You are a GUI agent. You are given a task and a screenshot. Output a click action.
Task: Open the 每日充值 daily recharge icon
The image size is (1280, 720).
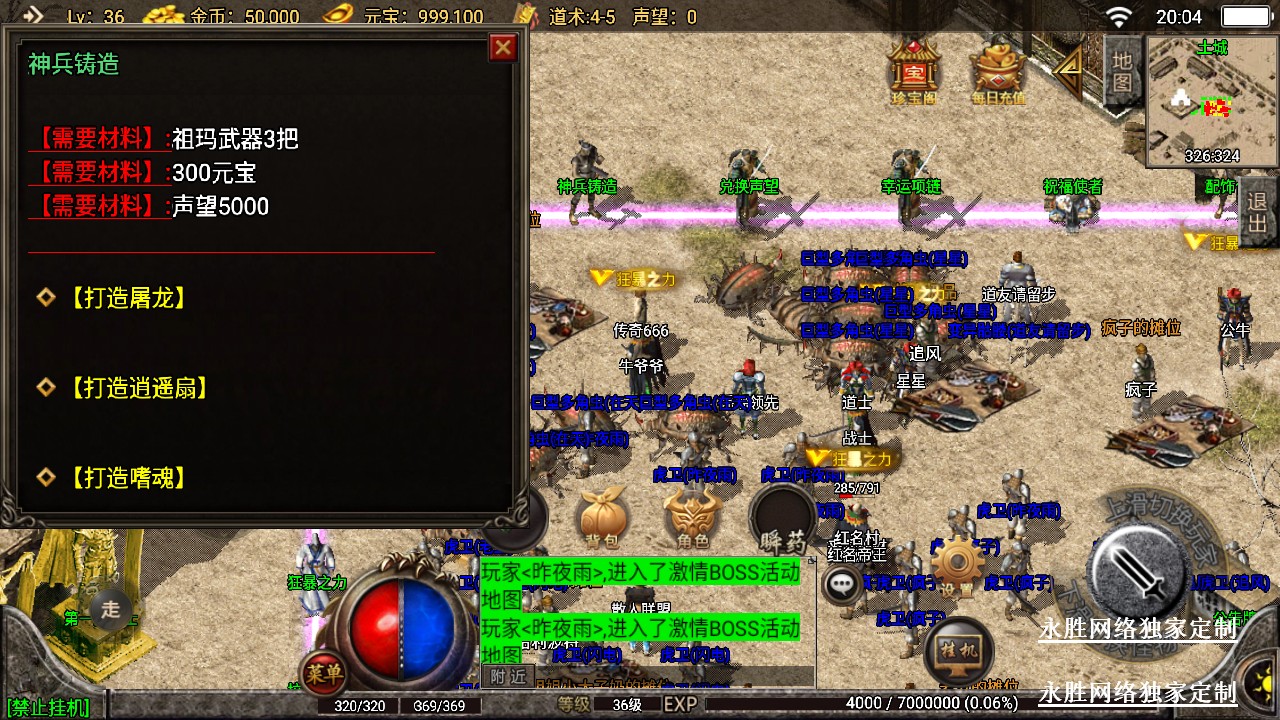[x=997, y=70]
